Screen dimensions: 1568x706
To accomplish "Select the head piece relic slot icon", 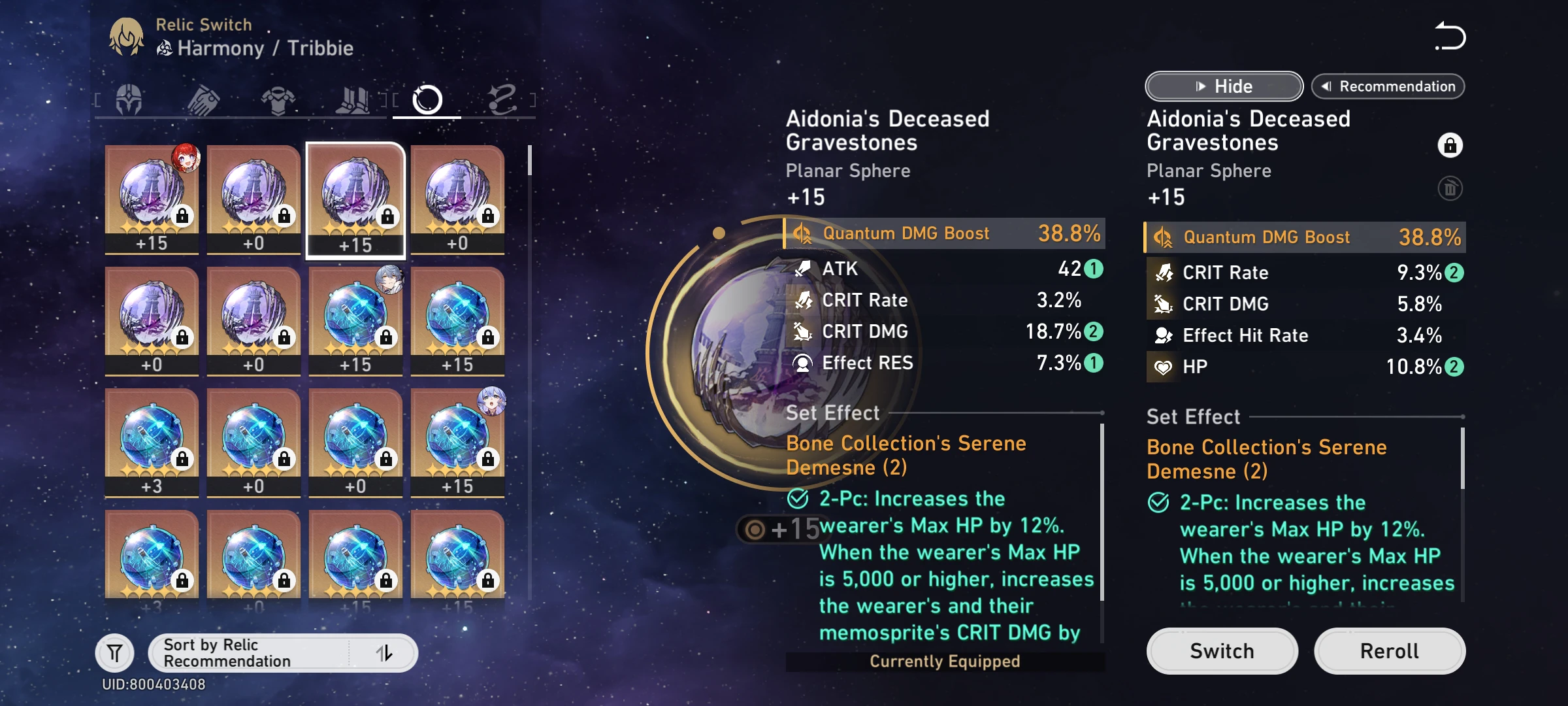I will click(x=129, y=98).
